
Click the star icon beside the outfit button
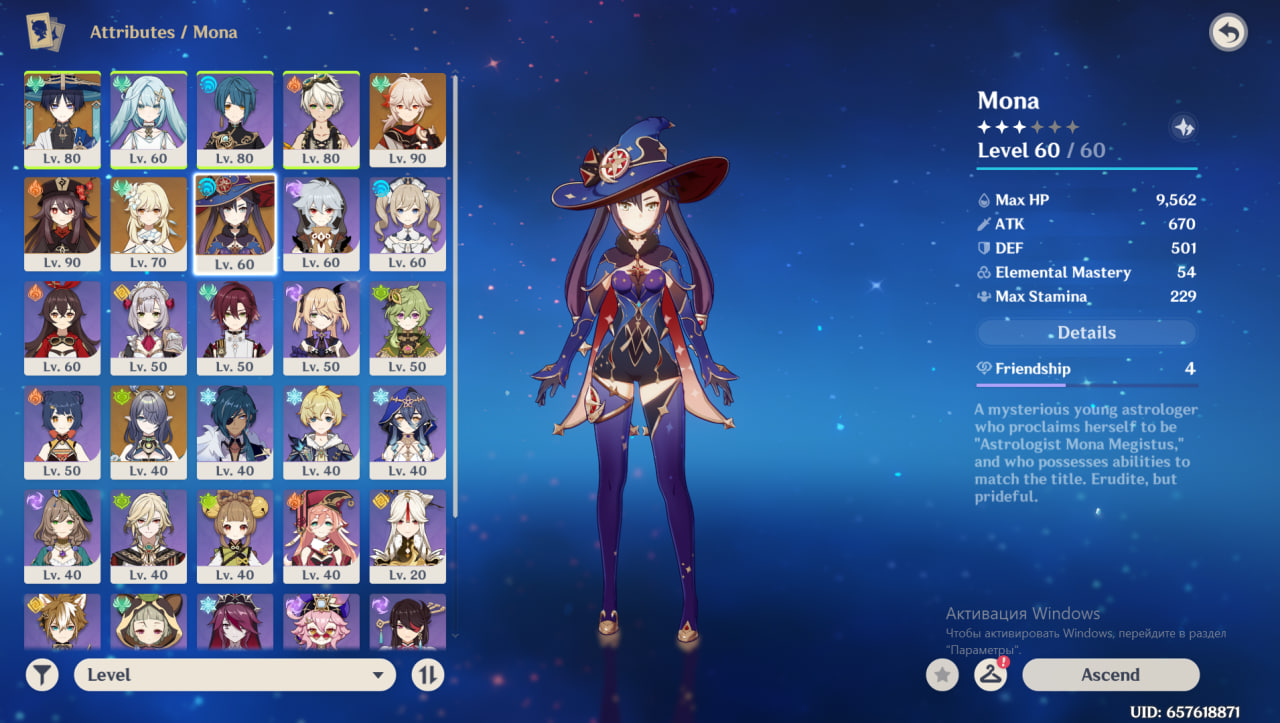tap(941, 675)
